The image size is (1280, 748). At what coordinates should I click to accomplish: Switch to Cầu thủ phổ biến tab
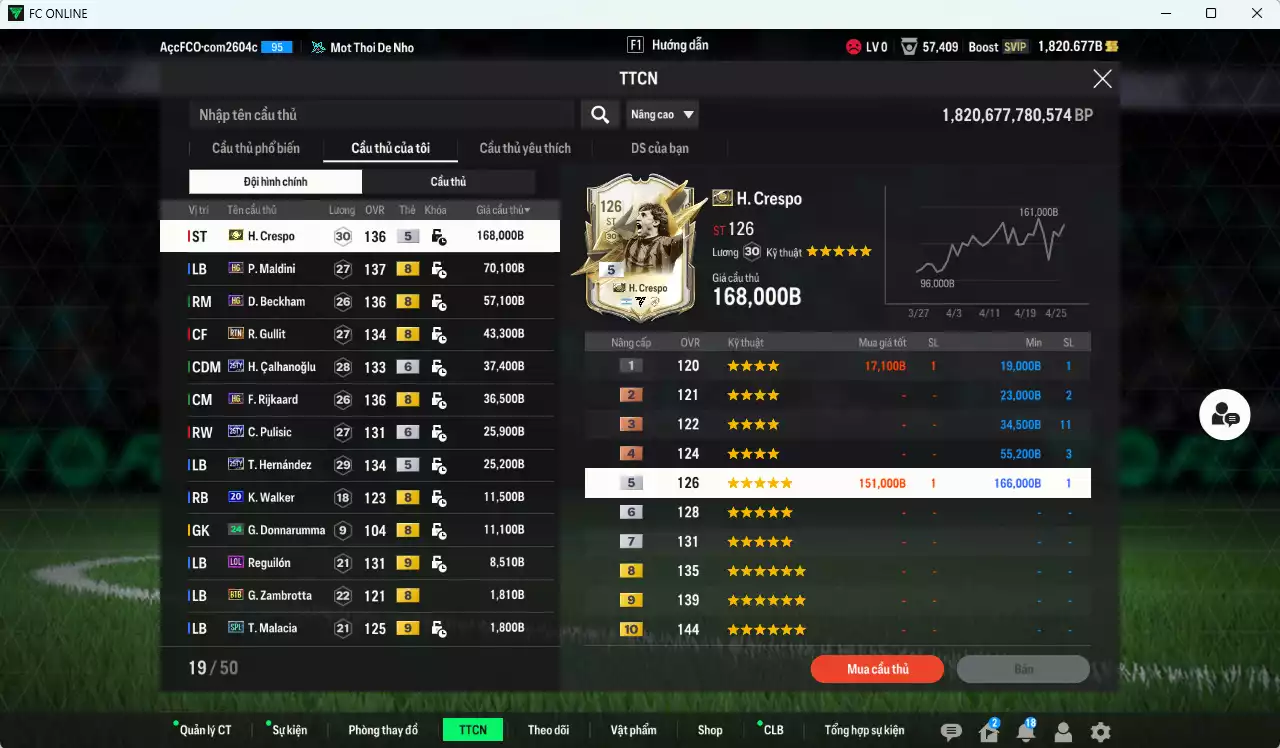[255, 149]
